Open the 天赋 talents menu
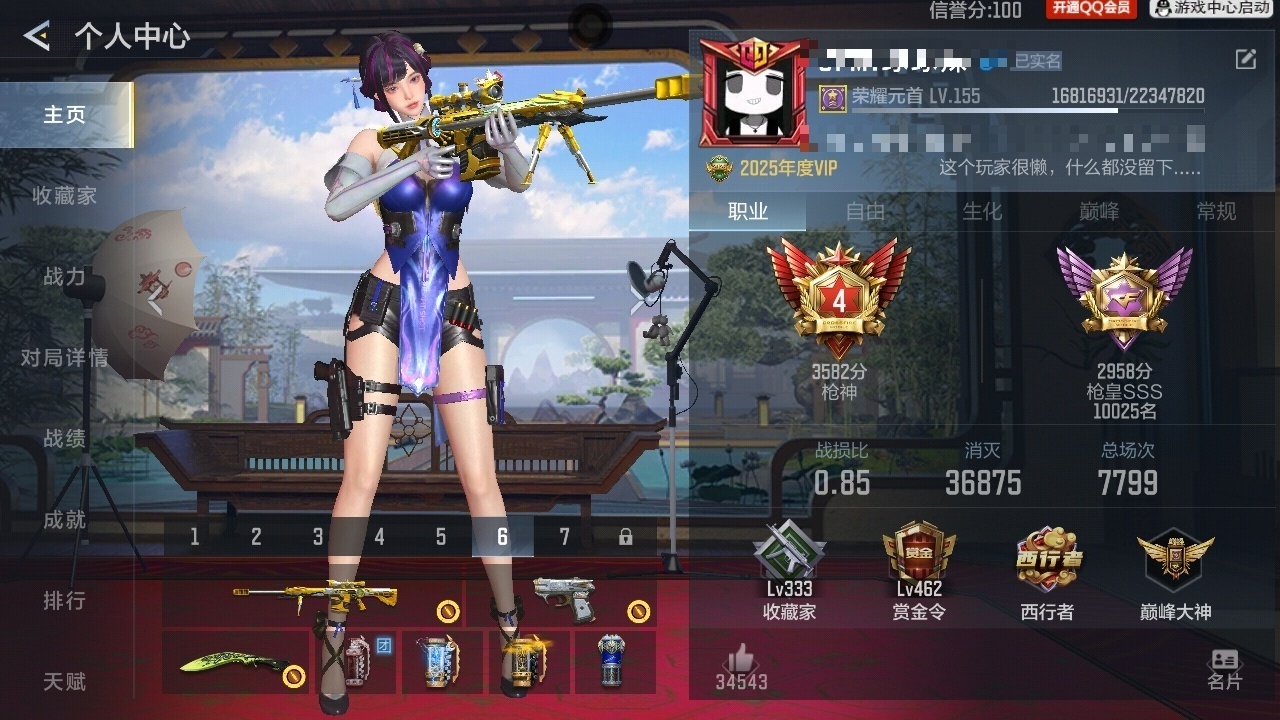Viewport: 1280px width, 720px height. pos(64,682)
